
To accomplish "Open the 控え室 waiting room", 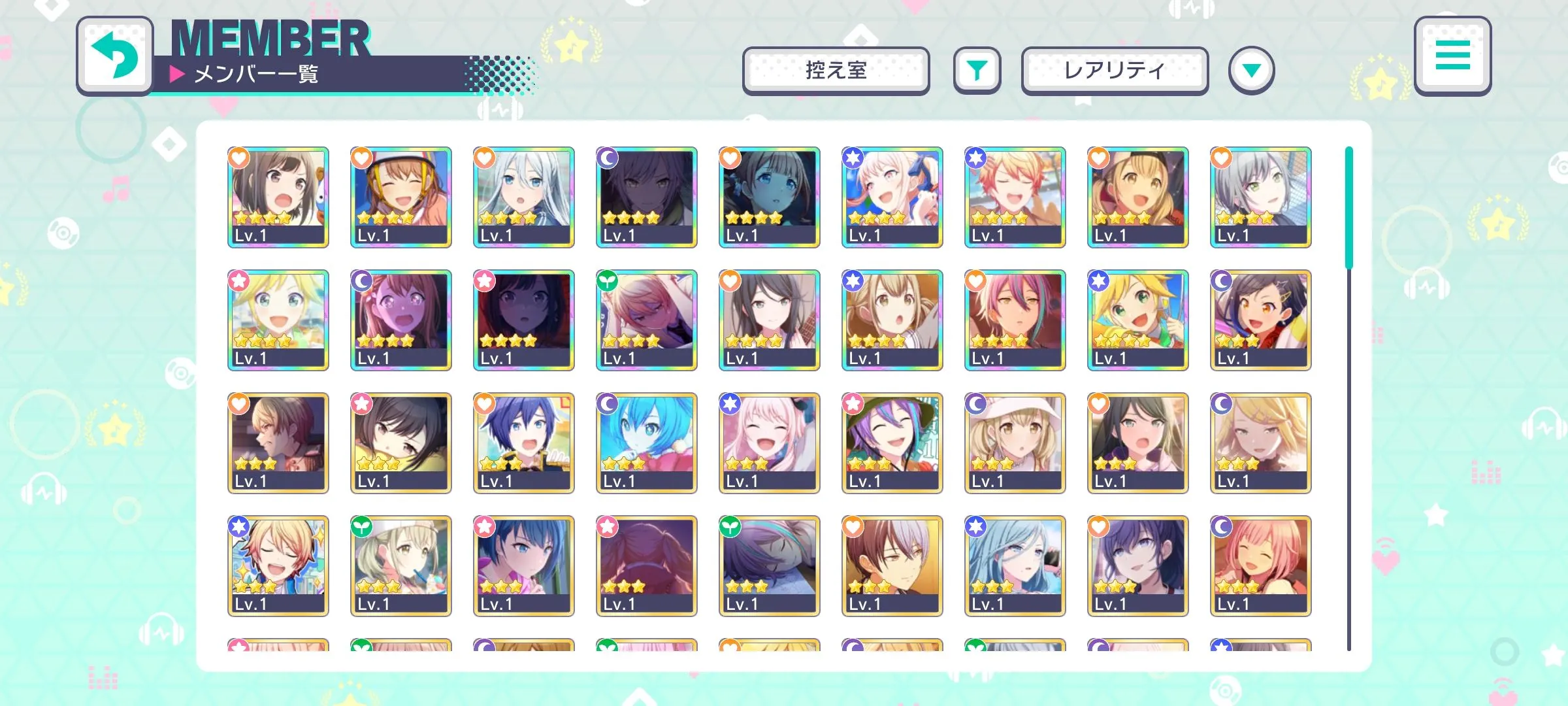I will [x=836, y=71].
